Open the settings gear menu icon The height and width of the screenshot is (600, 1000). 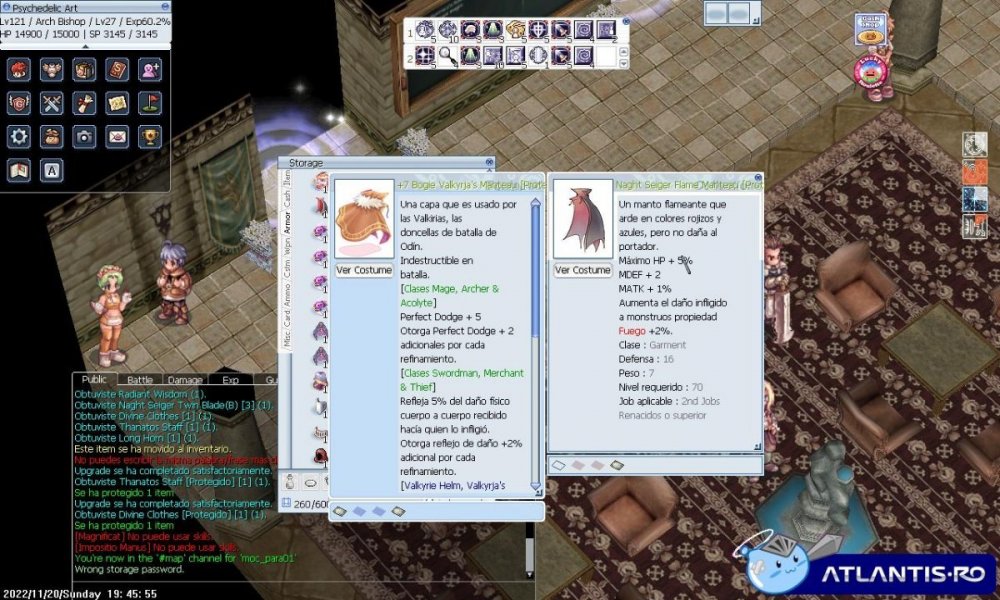(19, 136)
